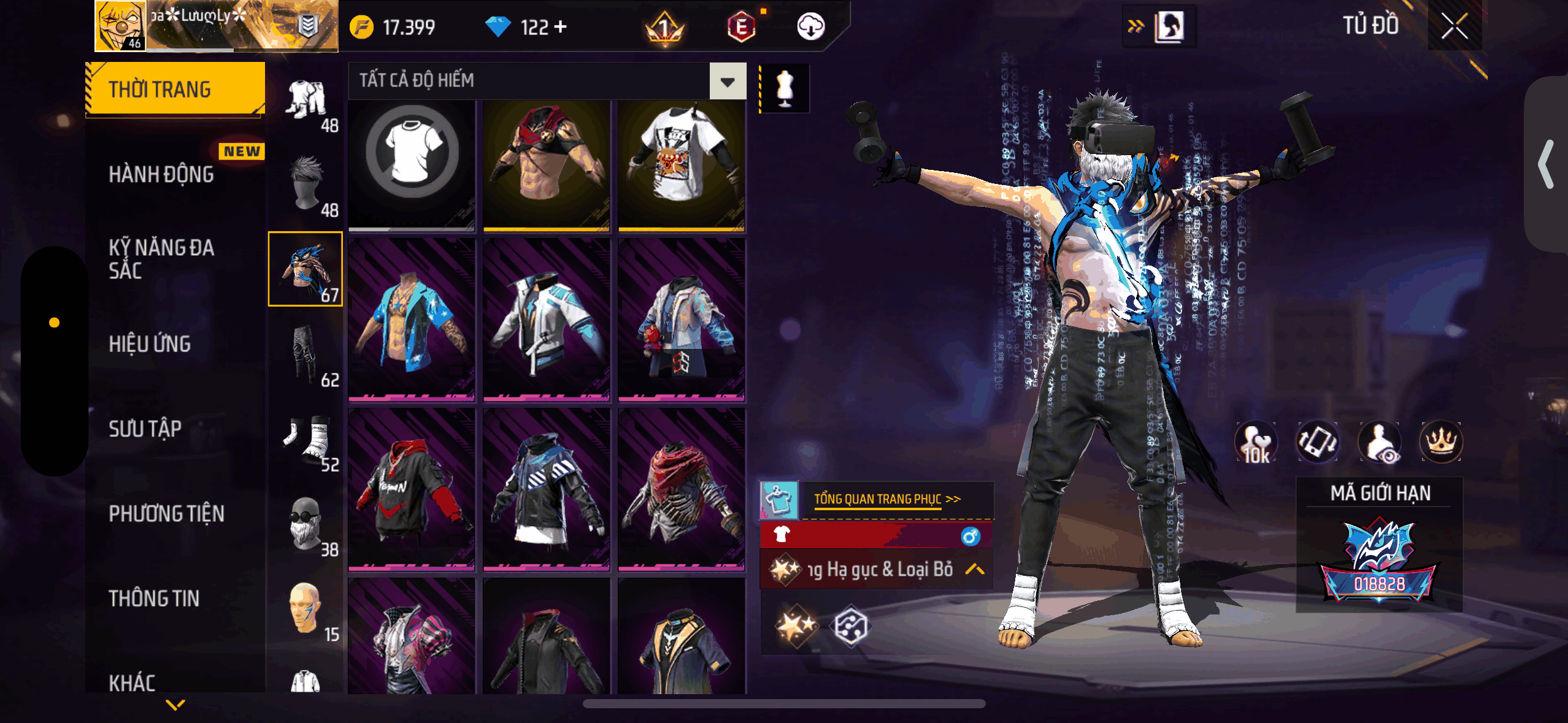This screenshot has width=1568, height=723.
Task: Choose the hair category icon
Action: click(306, 185)
